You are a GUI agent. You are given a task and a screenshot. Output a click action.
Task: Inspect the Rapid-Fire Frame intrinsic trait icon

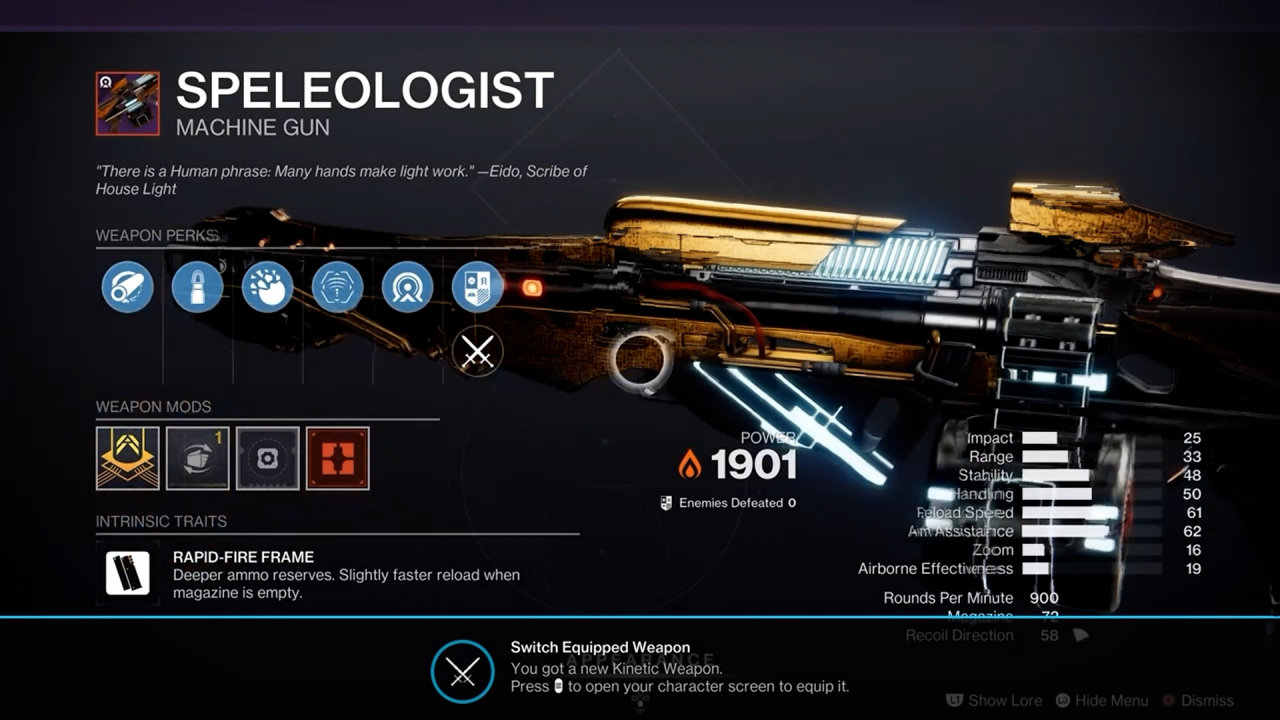coord(127,573)
